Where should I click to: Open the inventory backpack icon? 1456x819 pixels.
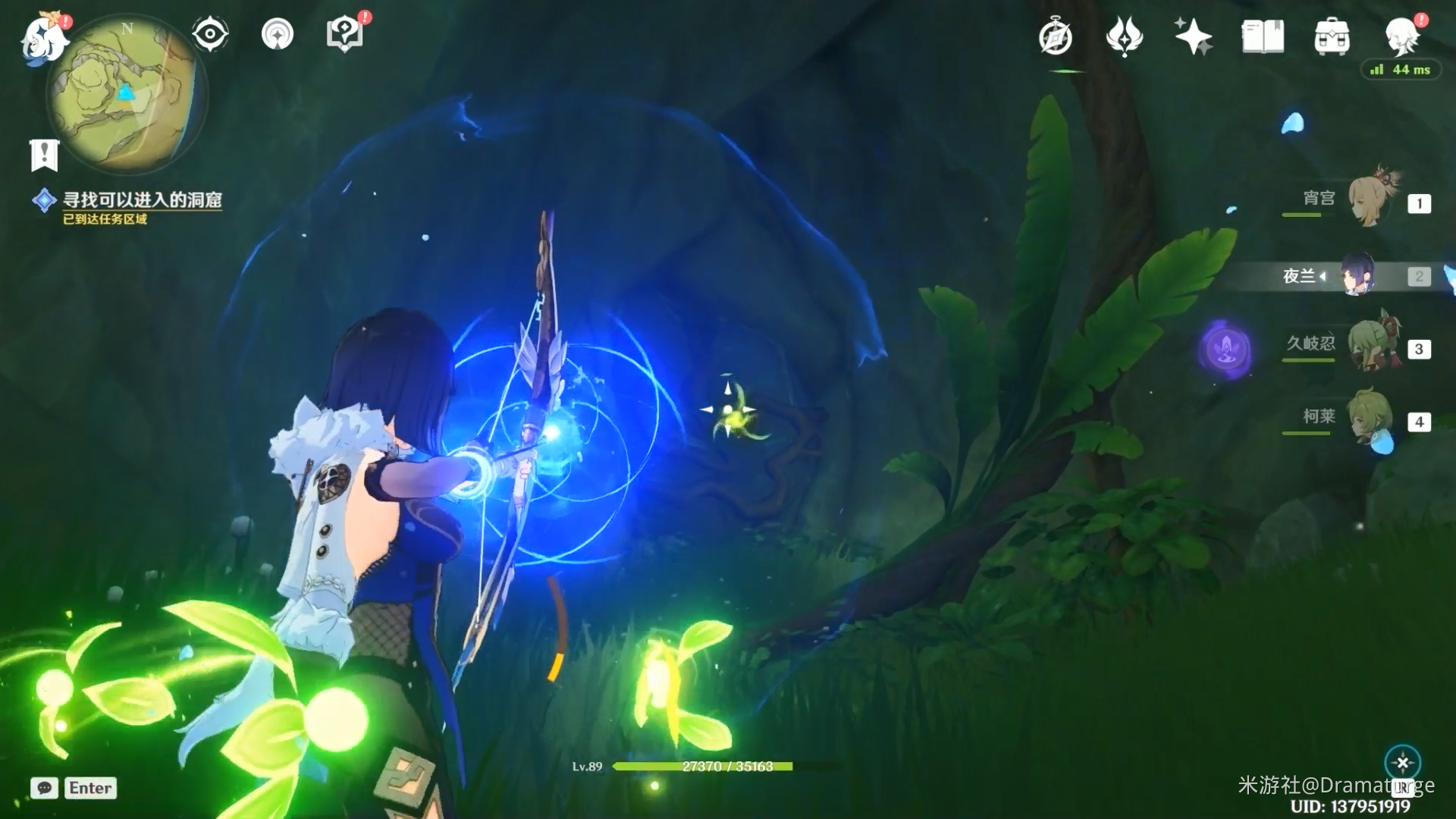click(x=1332, y=36)
